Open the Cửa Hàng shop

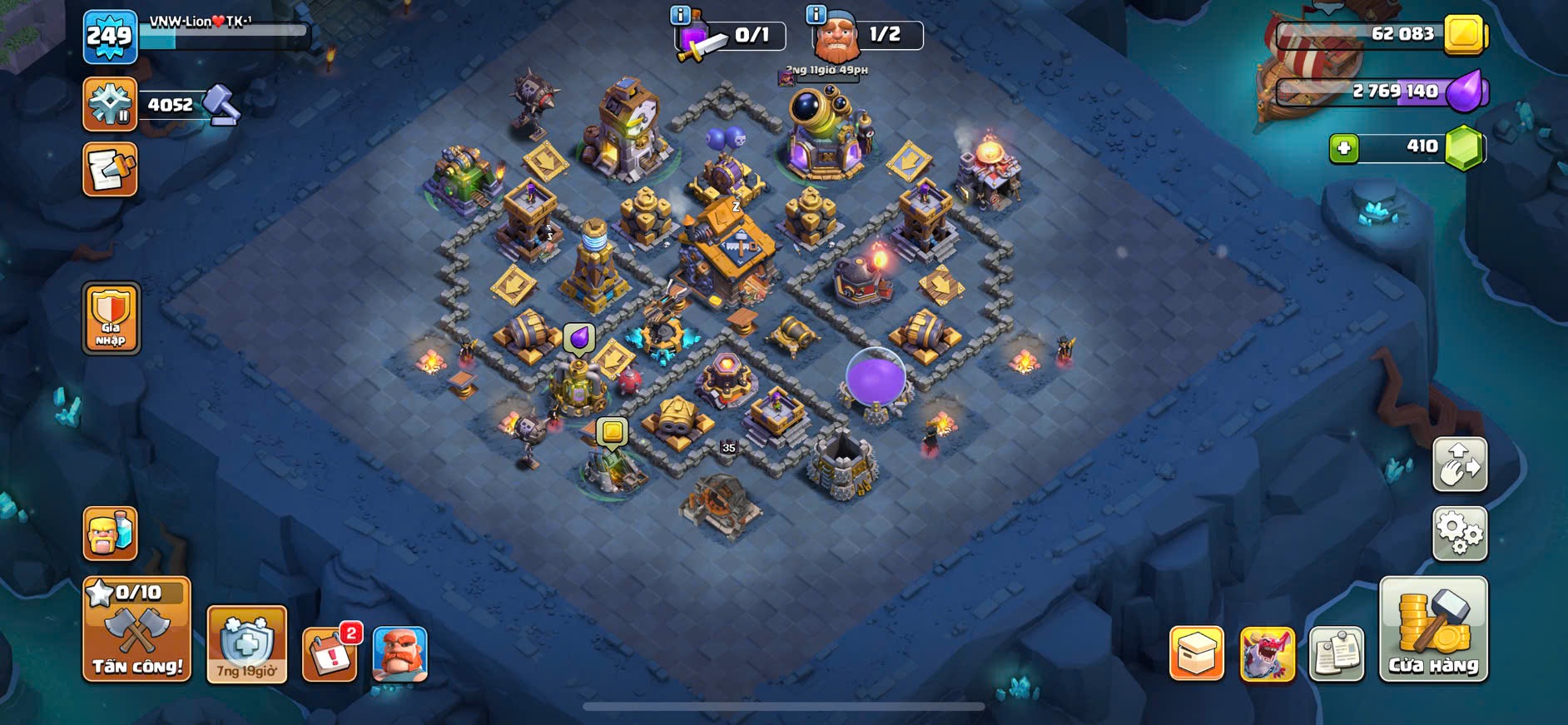click(1432, 630)
